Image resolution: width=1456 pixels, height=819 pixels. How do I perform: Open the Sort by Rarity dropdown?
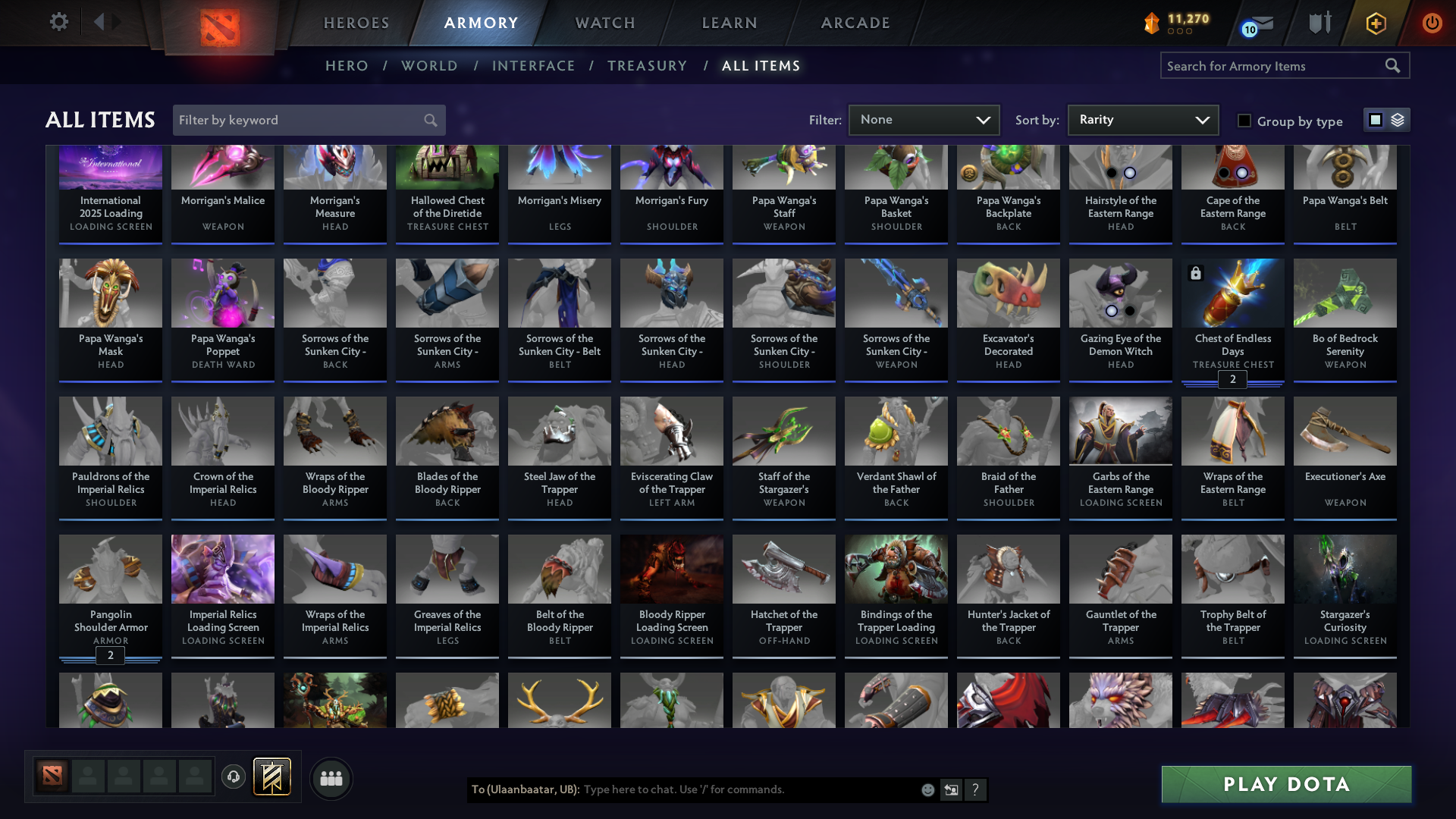coord(1142,120)
